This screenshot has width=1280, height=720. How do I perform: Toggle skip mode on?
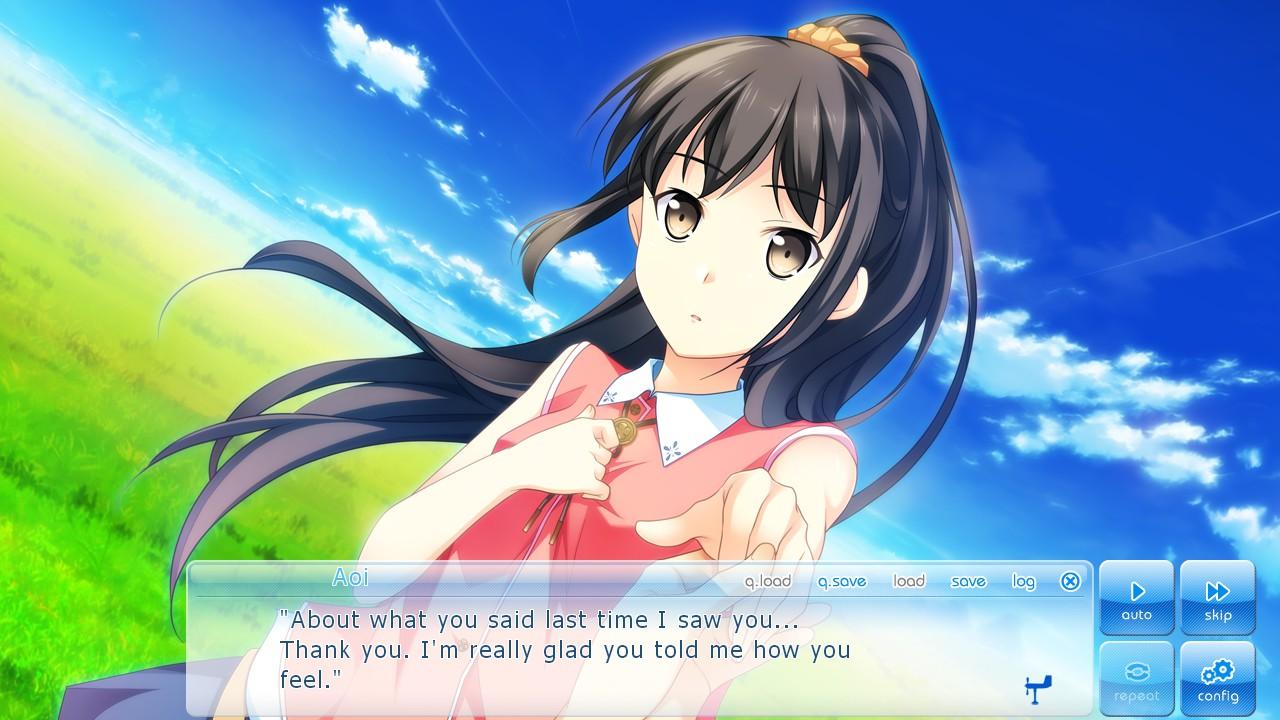click(x=1217, y=600)
